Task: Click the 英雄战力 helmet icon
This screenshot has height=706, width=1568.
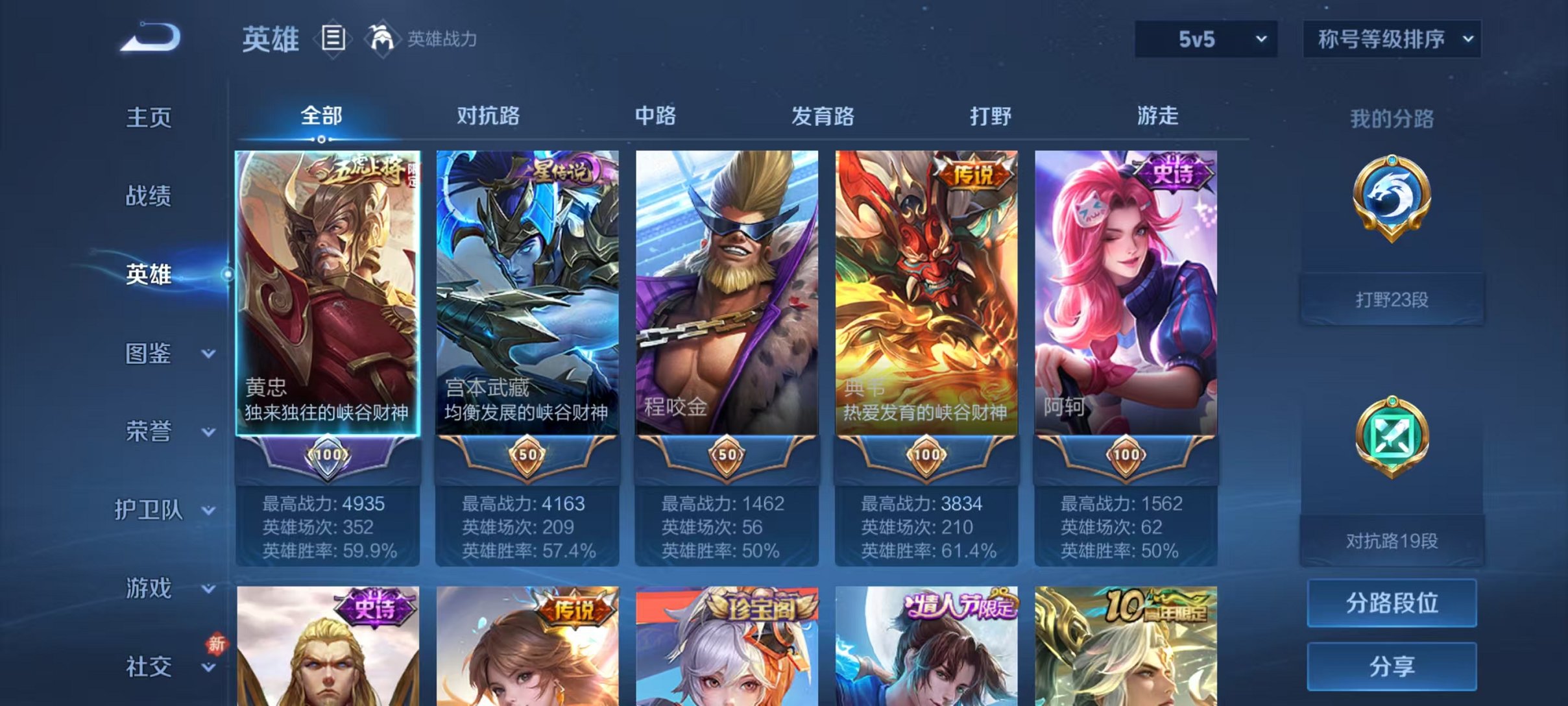Action: pos(383,39)
